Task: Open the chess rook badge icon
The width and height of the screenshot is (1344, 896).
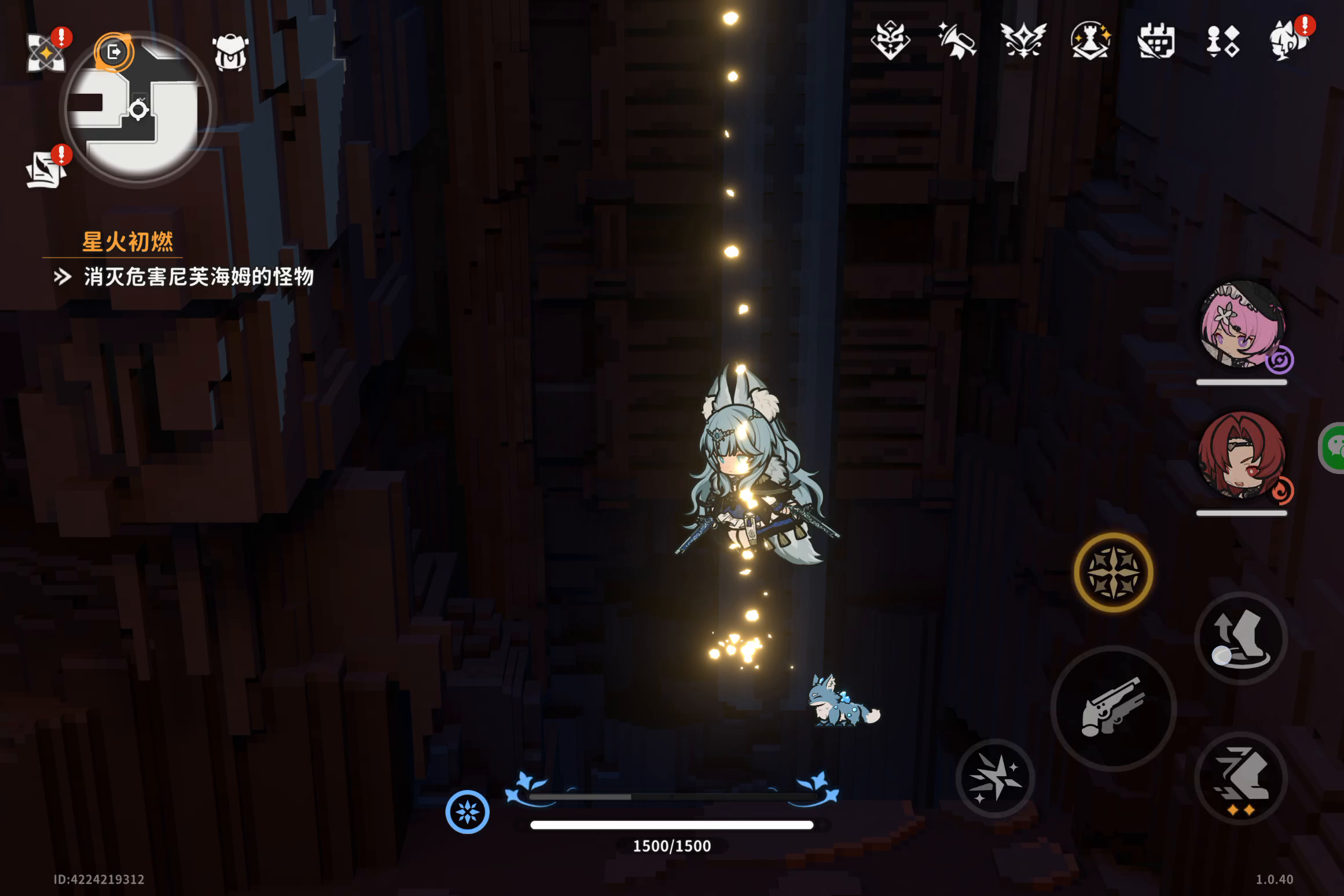Action: point(1090,41)
